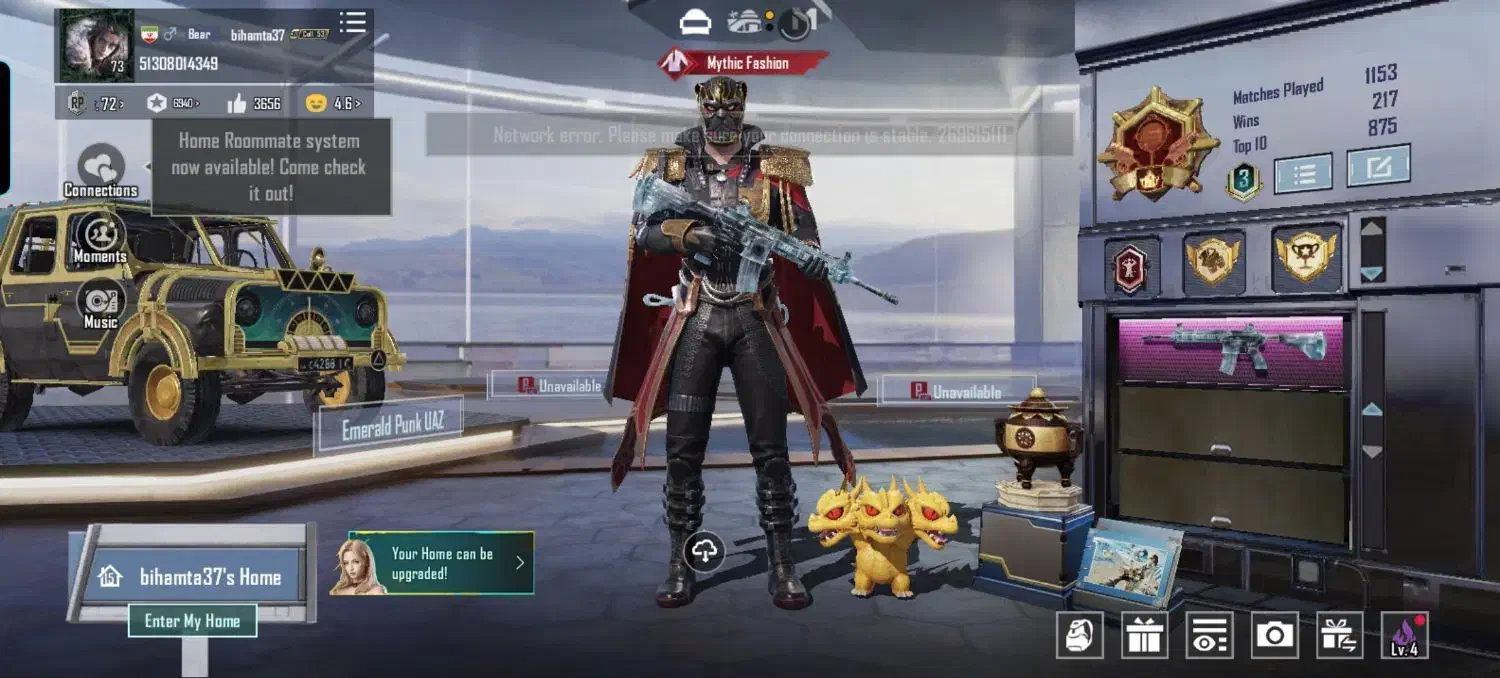Click the Enter My Home button
1500x678 pixels.
[192, 621]
